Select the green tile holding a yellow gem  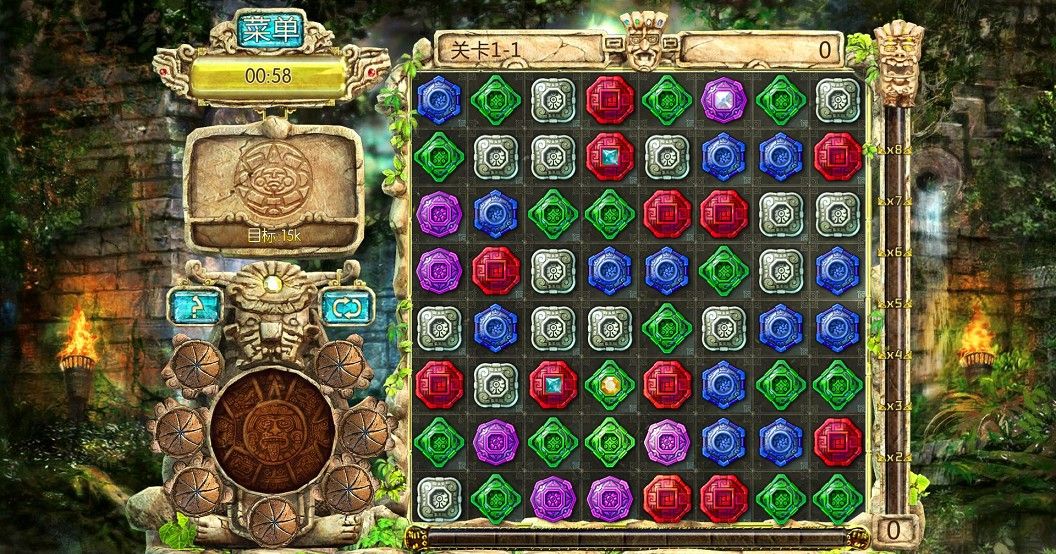(610, 384)
